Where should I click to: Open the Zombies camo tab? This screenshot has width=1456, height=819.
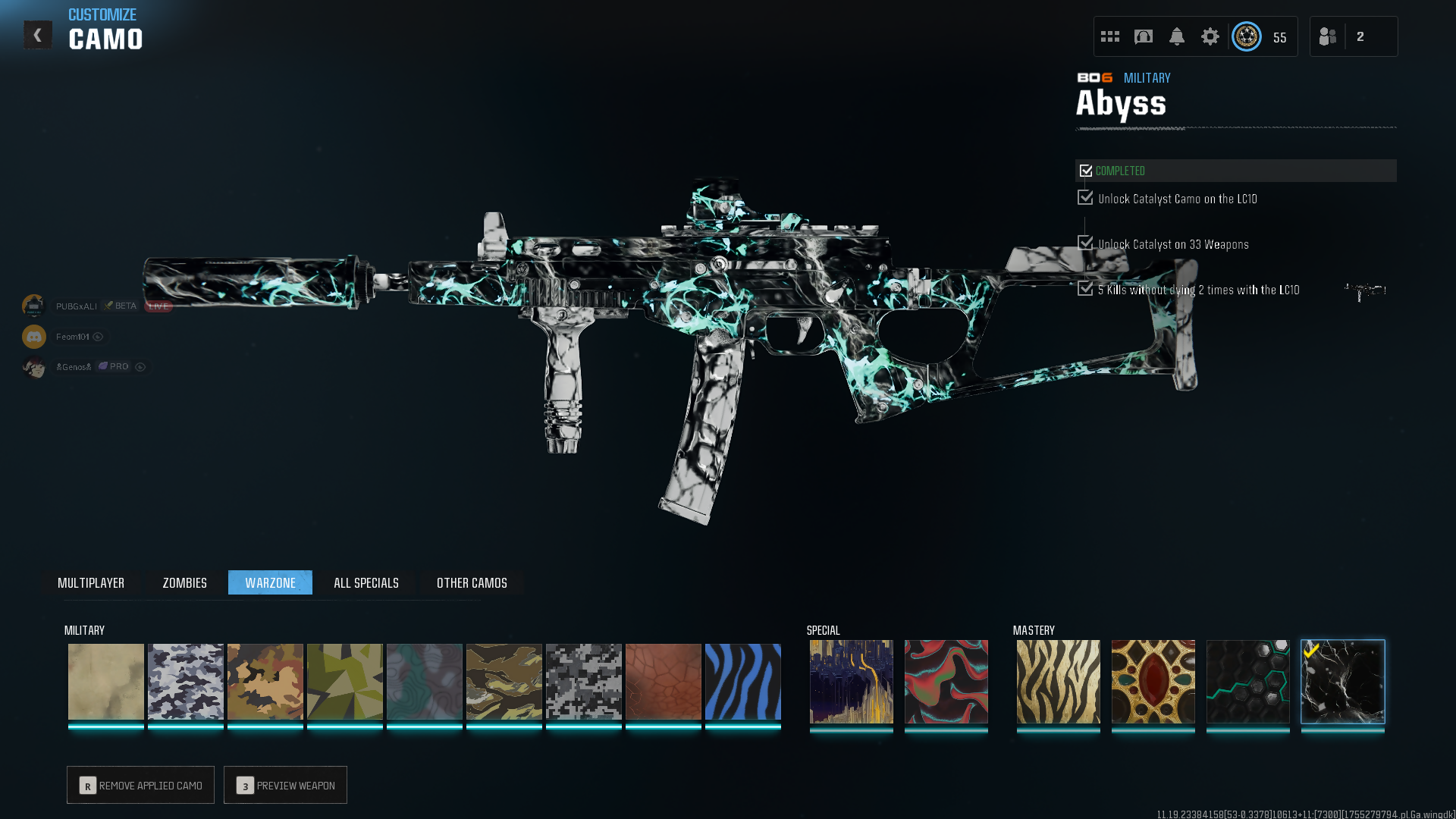184,582
